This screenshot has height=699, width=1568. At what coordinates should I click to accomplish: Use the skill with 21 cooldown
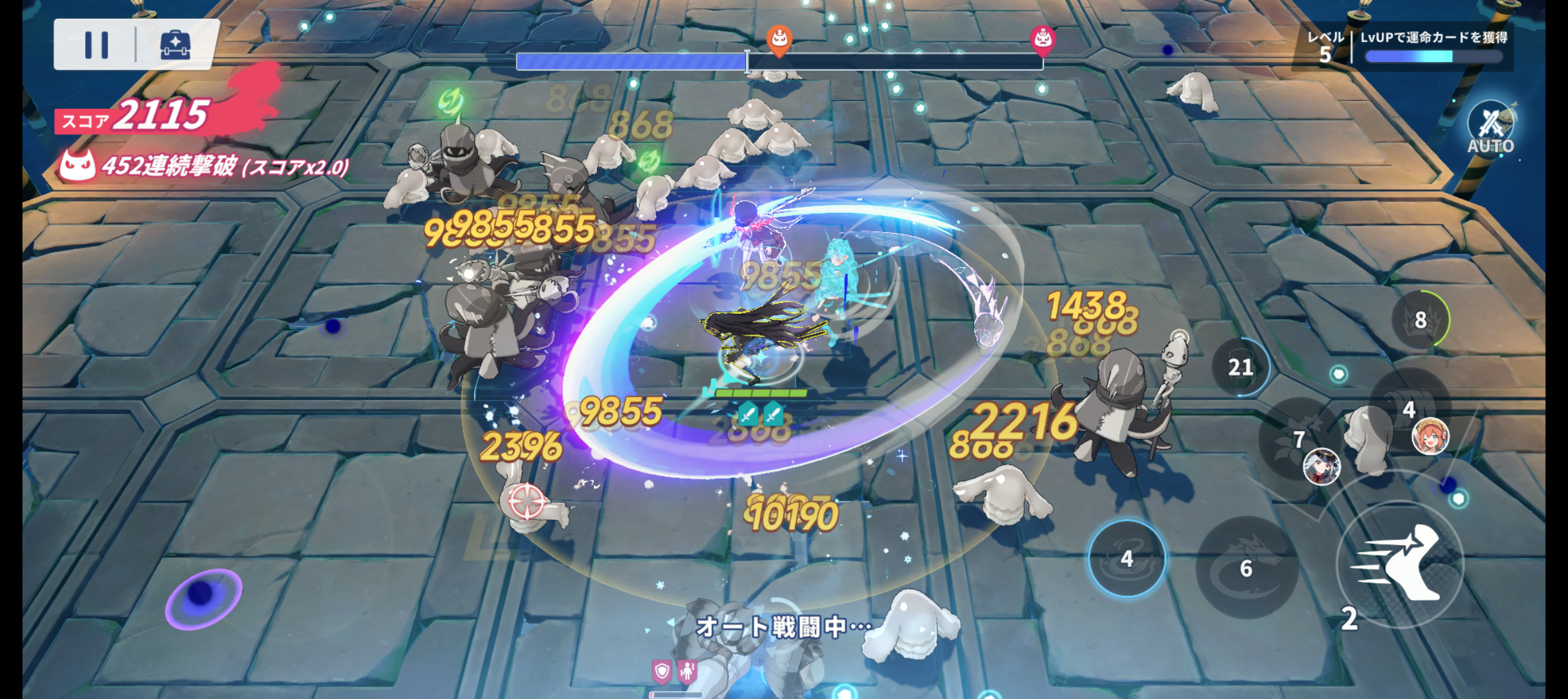[1240, 367]
